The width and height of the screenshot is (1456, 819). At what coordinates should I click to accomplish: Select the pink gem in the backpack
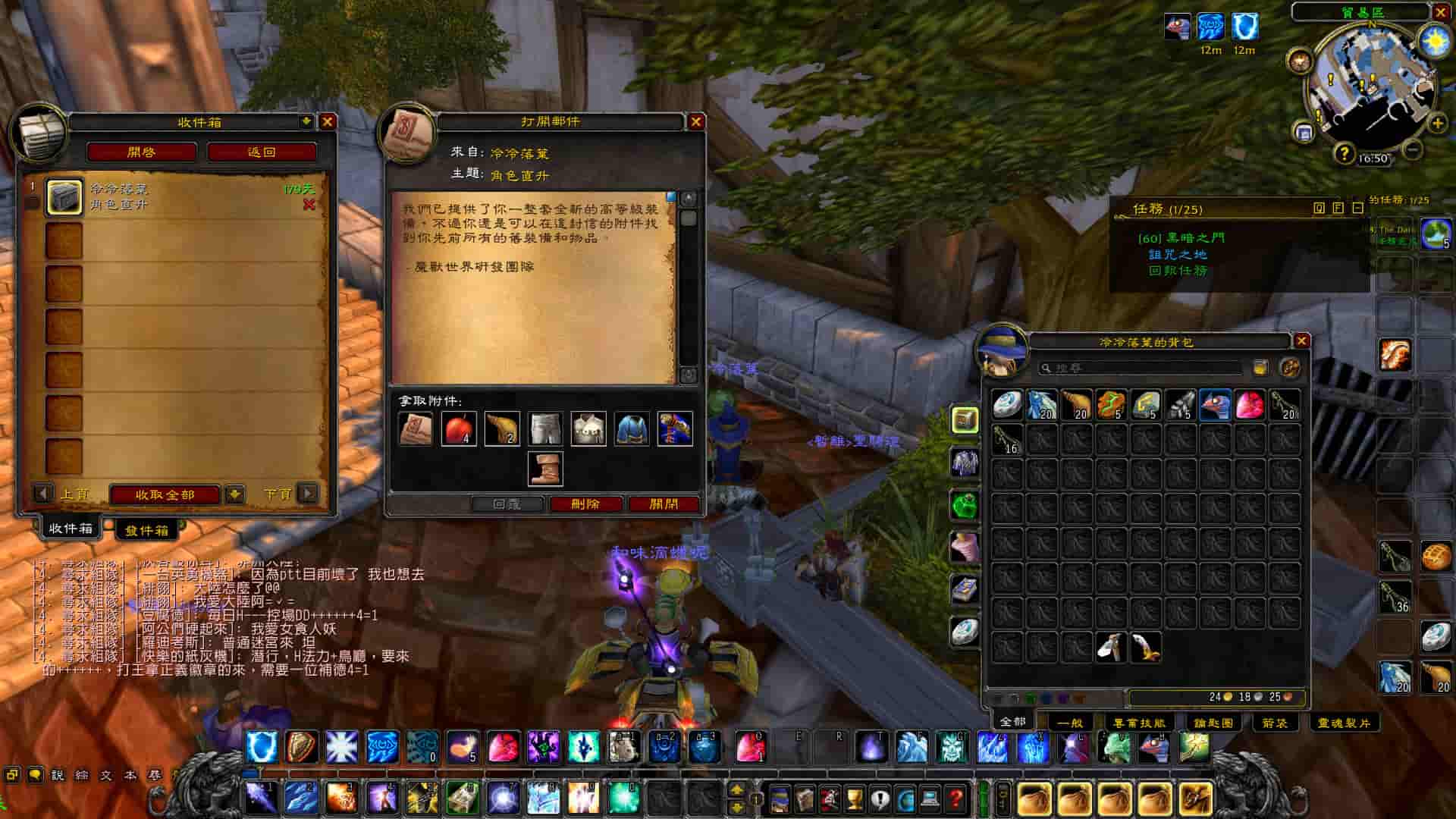[x=1250, y=405]
